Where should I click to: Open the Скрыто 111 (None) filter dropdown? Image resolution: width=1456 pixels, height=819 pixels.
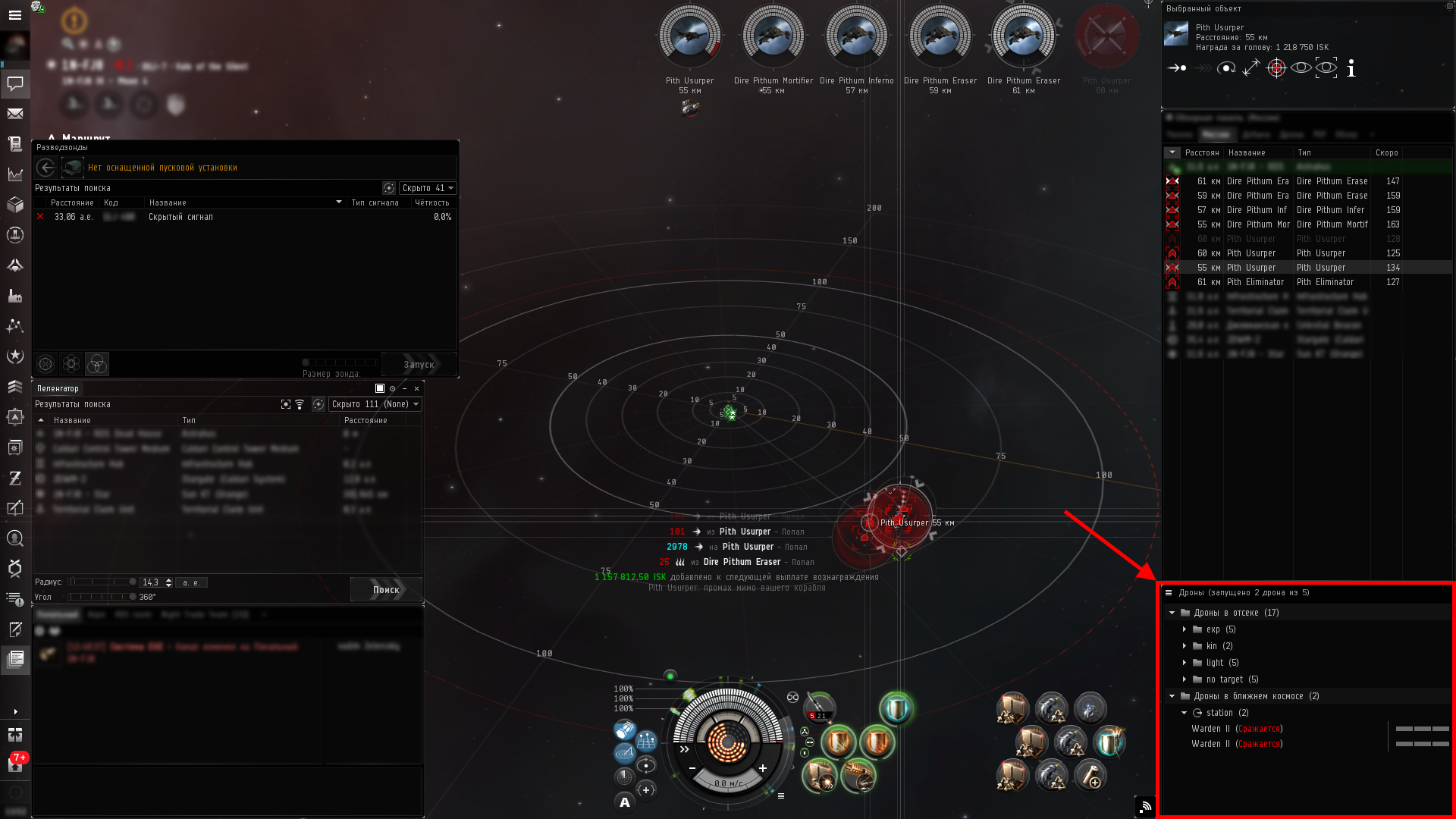click(375, 404)
